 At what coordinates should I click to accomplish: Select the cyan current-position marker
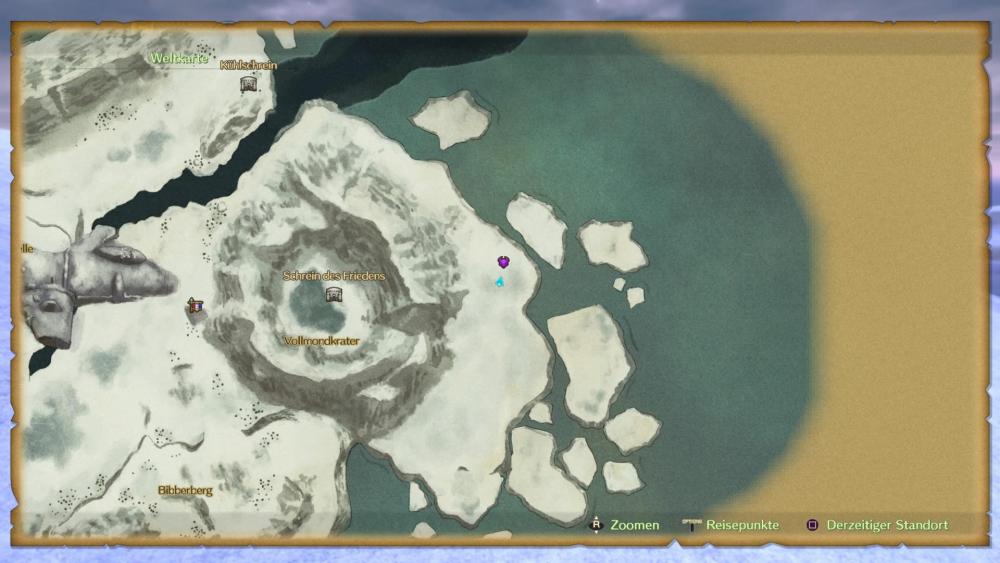(499, 282)
